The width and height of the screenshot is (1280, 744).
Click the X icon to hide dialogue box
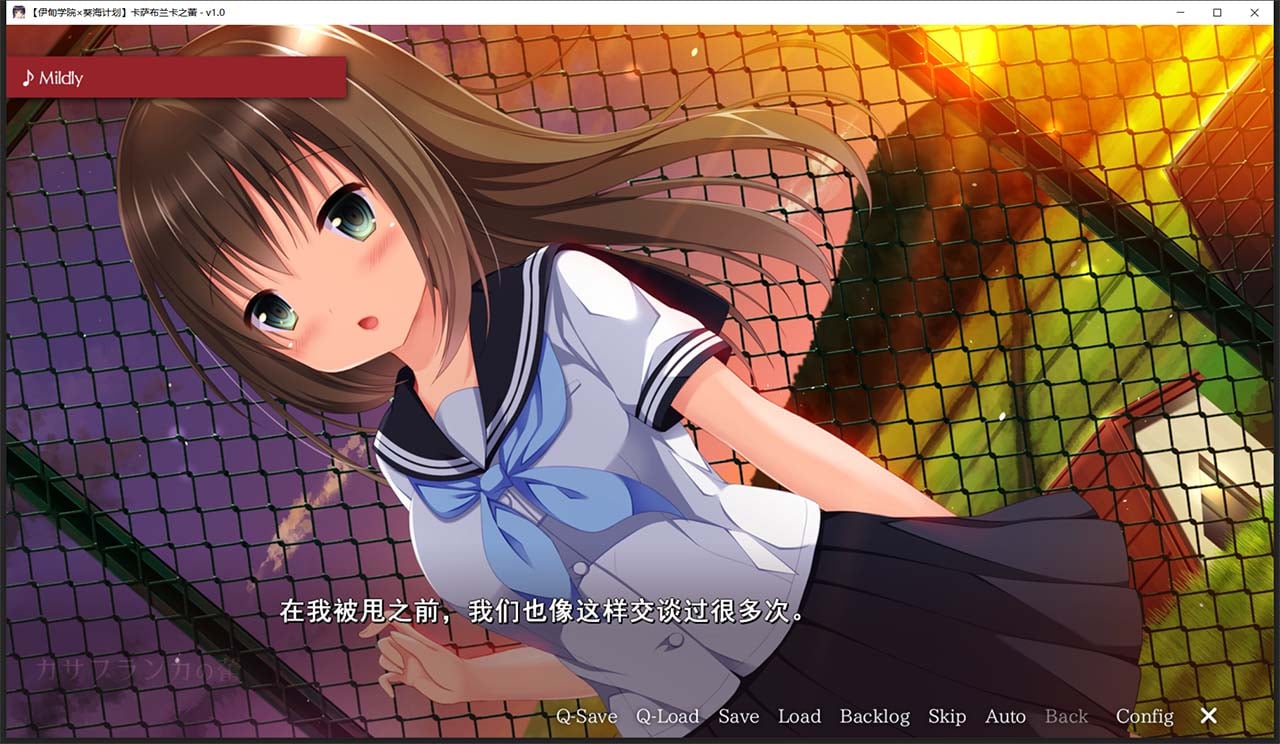pyautogui.click(x=1208, y=716)
